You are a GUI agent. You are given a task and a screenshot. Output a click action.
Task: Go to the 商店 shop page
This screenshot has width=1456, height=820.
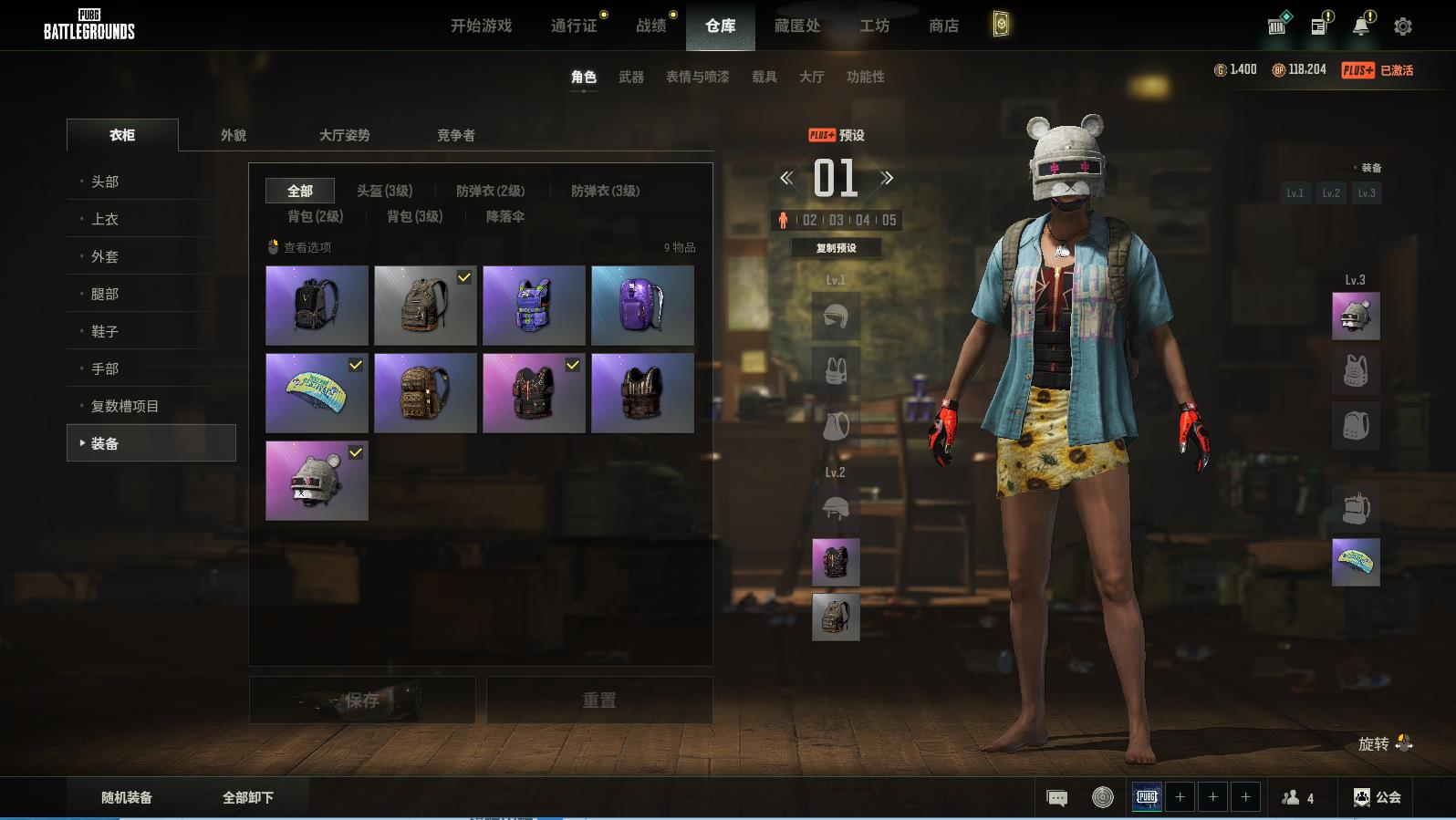tap(943, 26)
